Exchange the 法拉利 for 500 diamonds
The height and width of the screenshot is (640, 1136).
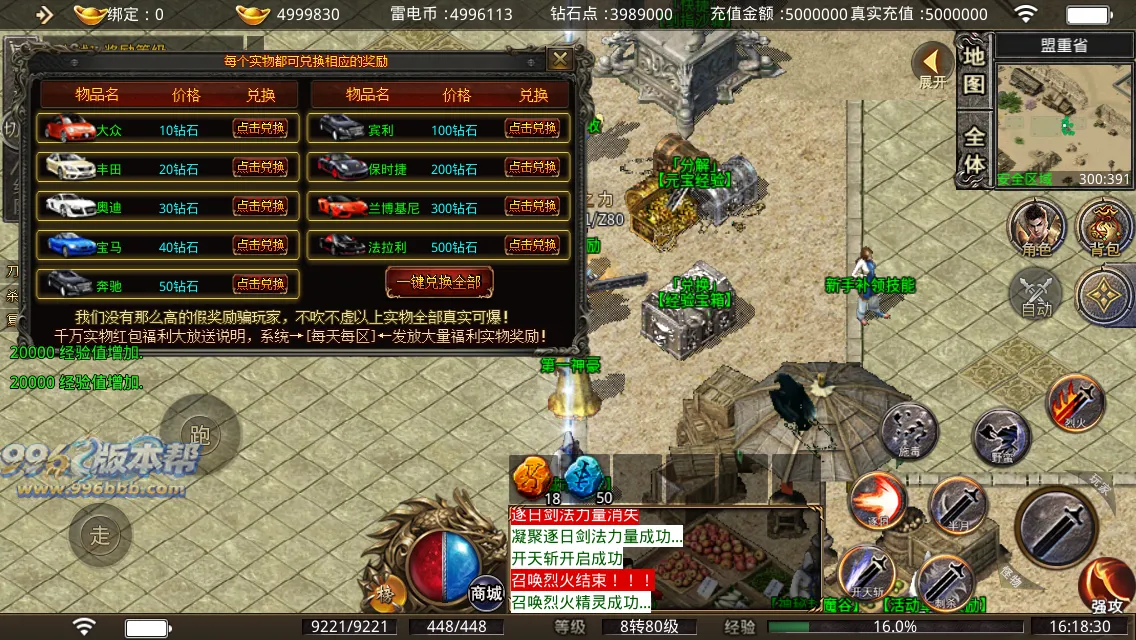click(532, 244)
